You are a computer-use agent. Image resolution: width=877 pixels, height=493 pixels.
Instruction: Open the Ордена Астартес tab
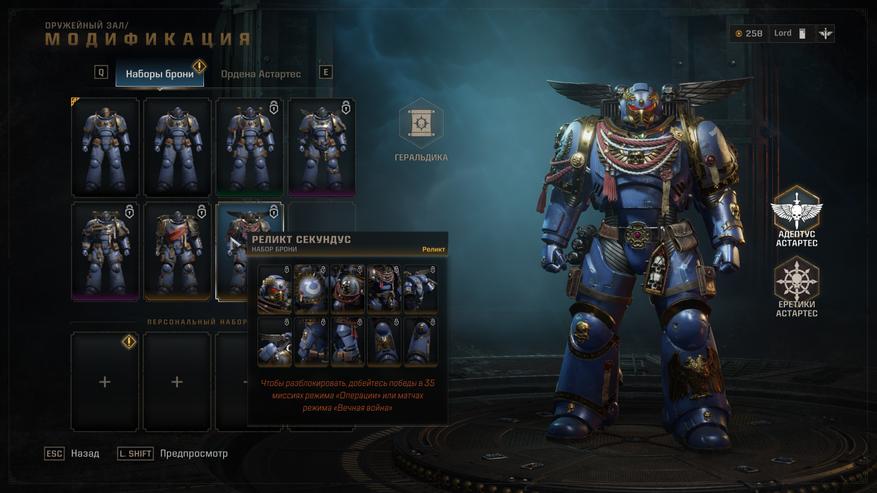point(260,73)
